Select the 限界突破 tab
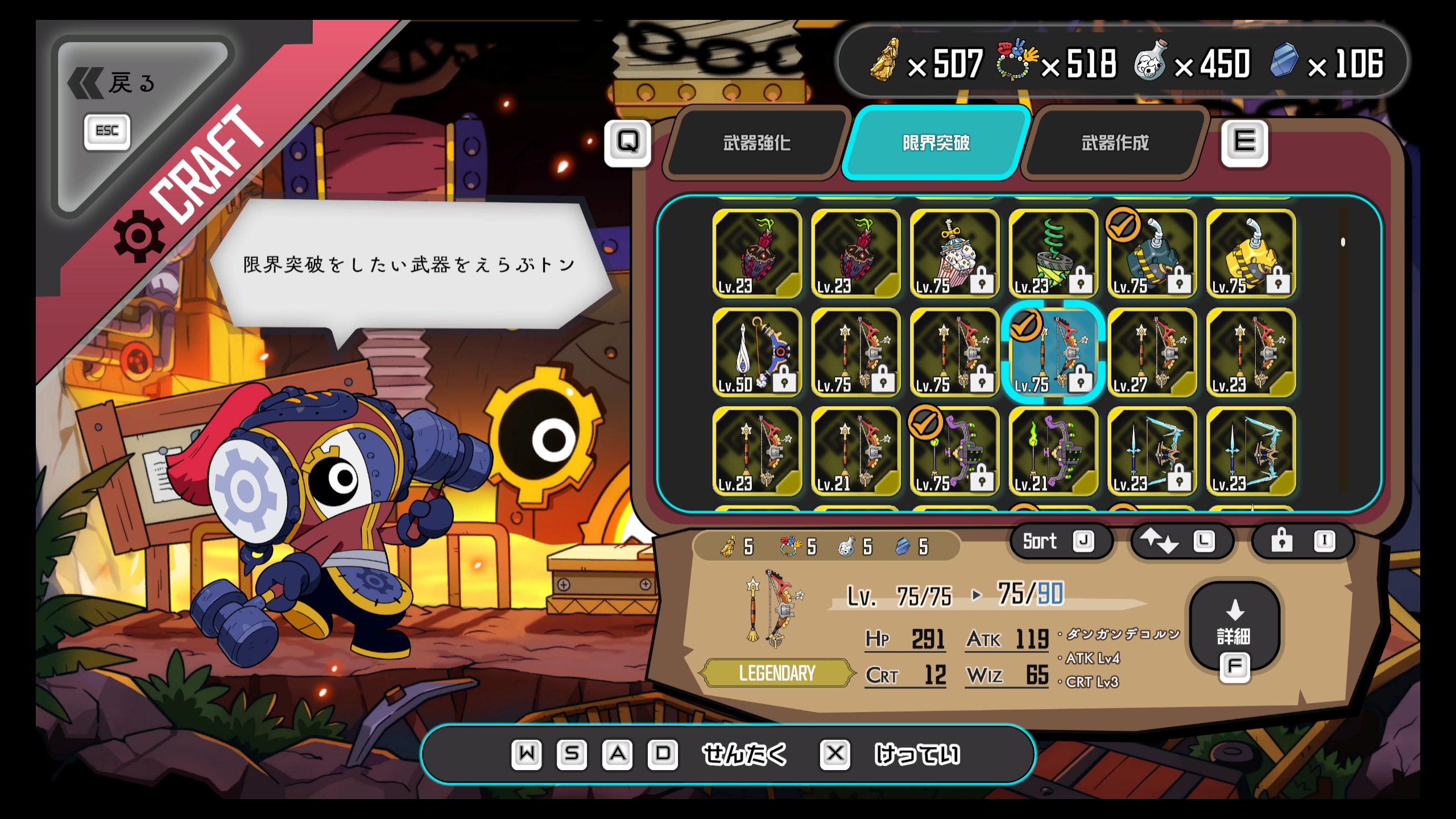This screenshot has width=1456, height=819. [x=936, y=143]
